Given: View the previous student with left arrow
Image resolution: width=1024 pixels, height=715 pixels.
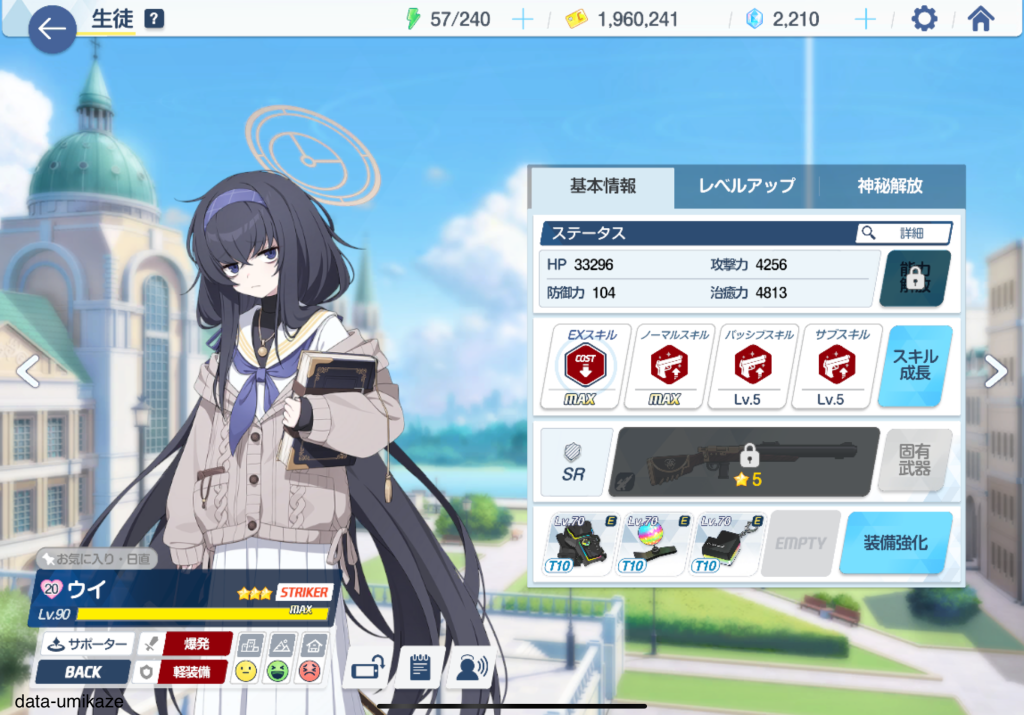Looking at the screenshot, I should [28, 371].
